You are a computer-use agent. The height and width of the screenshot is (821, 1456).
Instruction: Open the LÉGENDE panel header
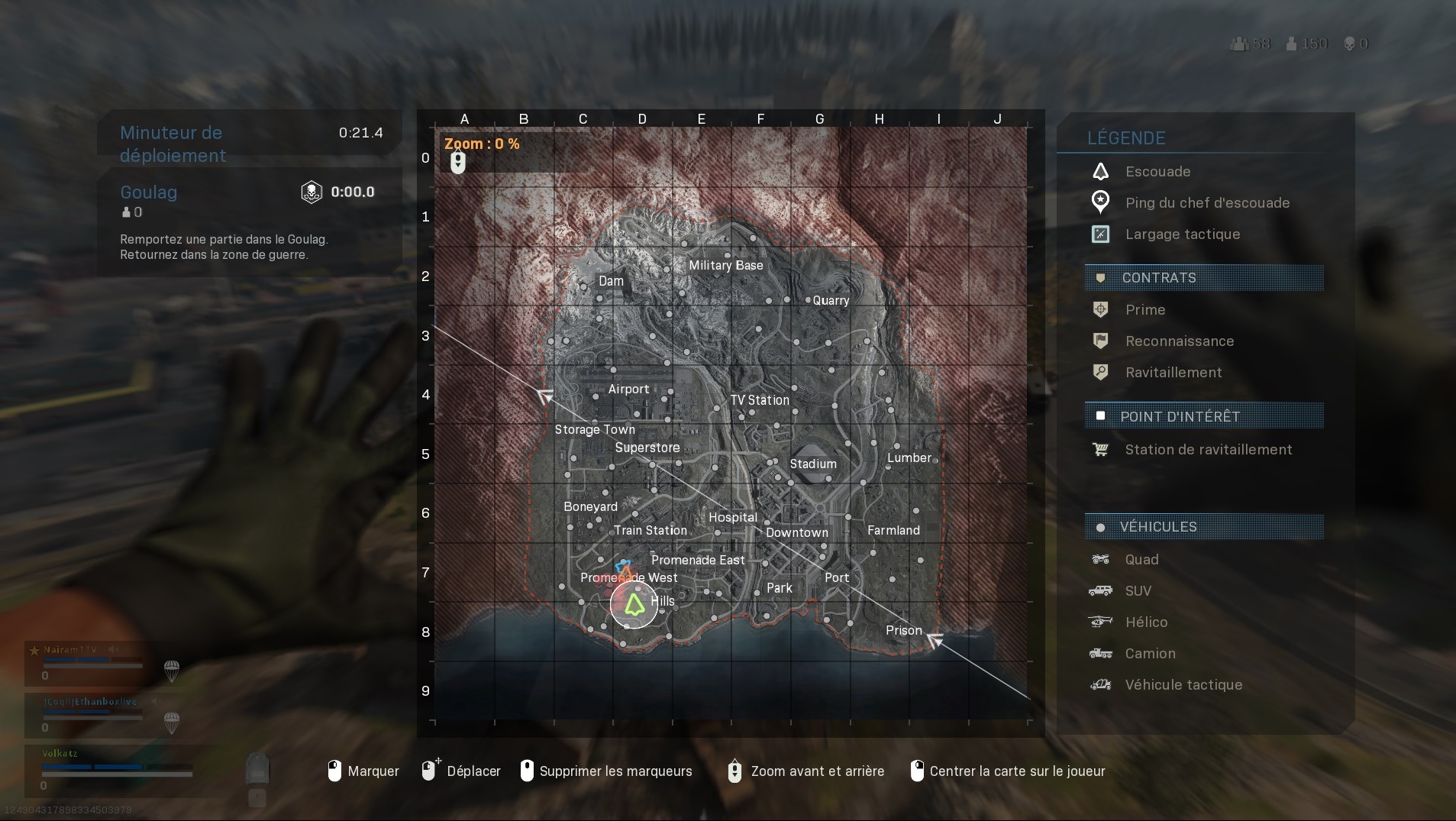coord(1125,137)
